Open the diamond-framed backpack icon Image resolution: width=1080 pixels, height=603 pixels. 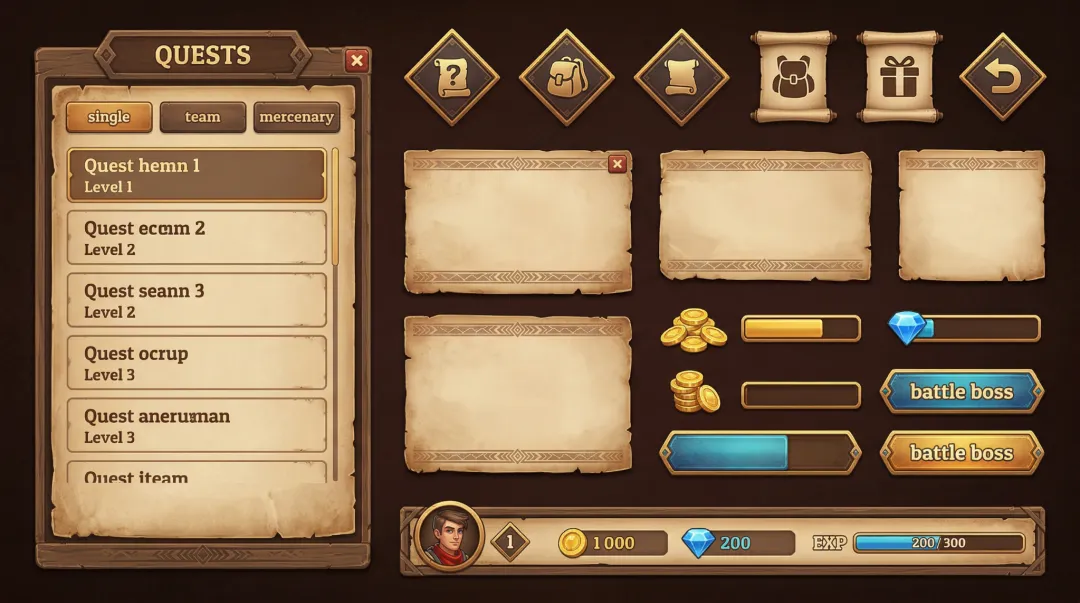[x=566, y=77]
